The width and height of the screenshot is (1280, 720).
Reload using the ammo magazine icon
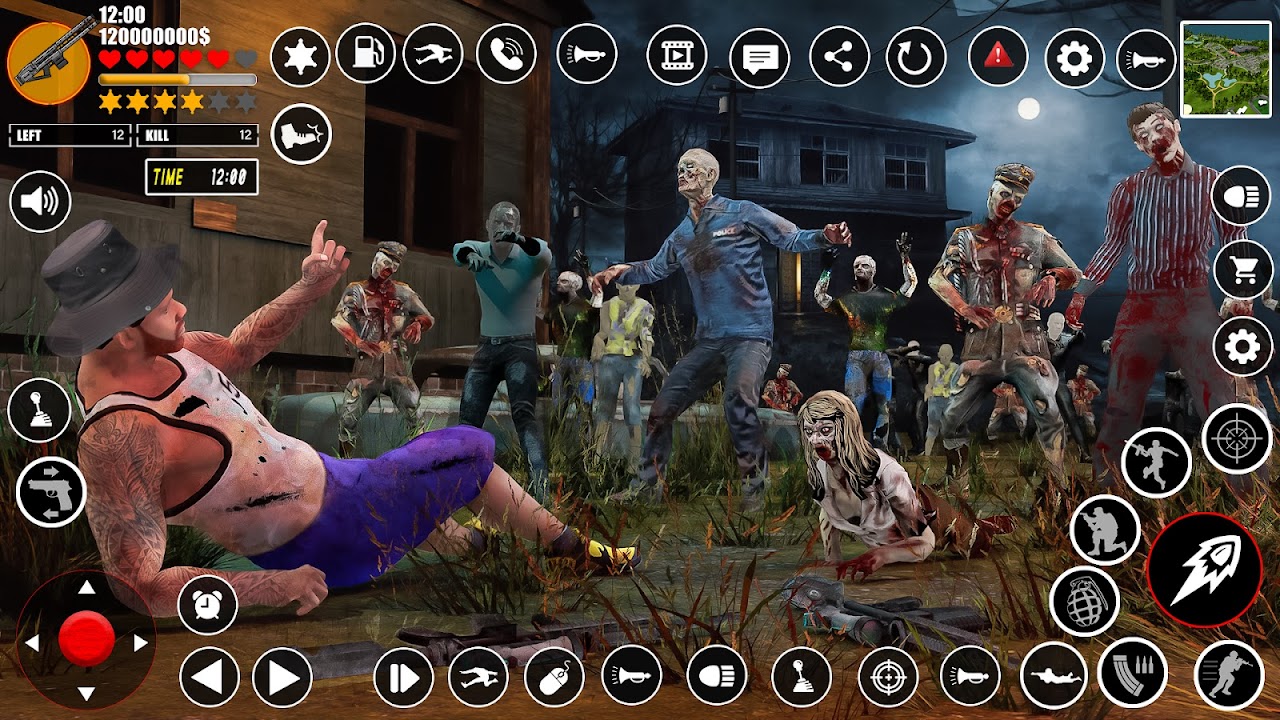1132,672
